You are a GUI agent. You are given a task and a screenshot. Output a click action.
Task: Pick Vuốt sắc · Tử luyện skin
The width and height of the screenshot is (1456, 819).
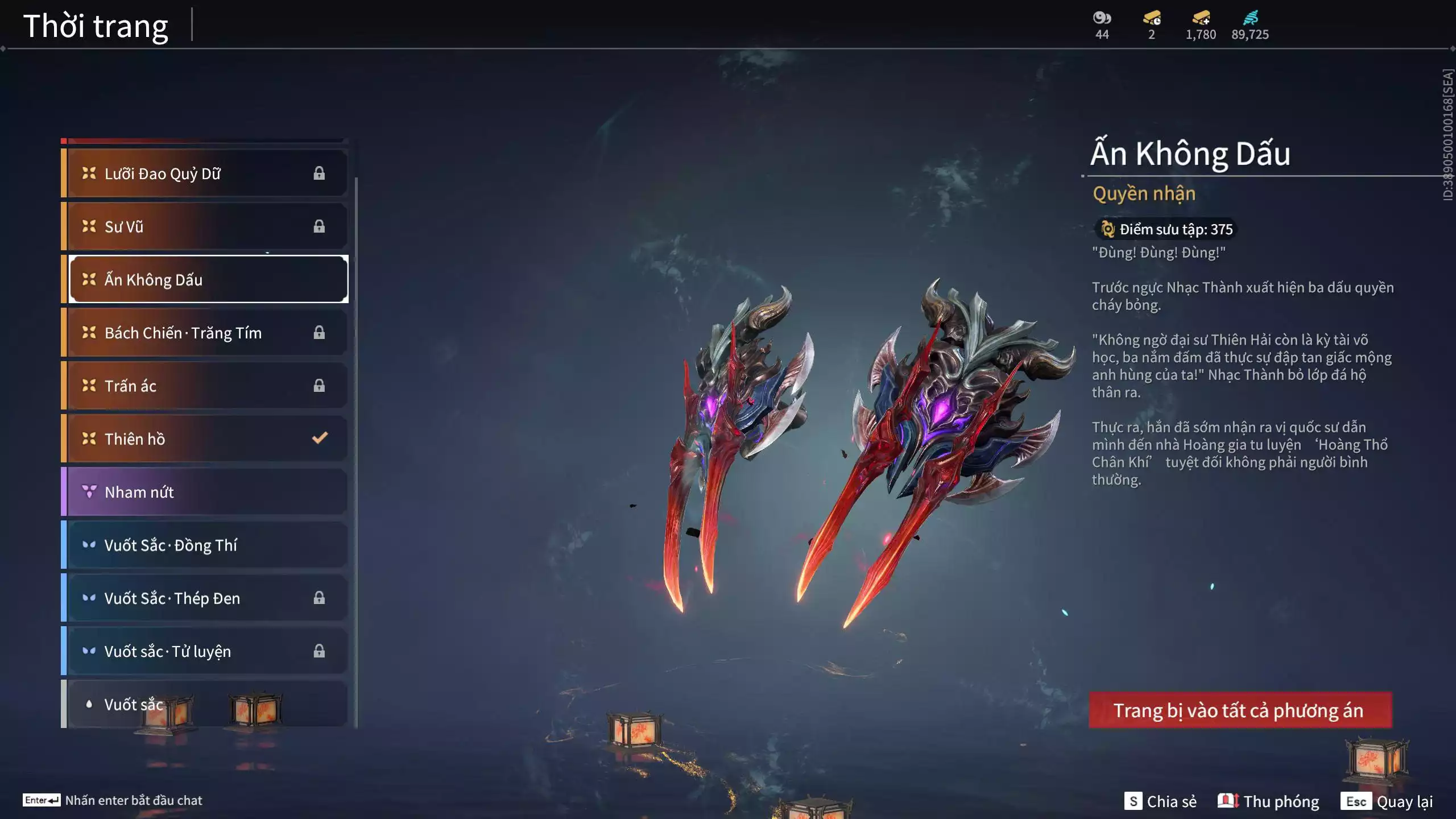[205, 651]
